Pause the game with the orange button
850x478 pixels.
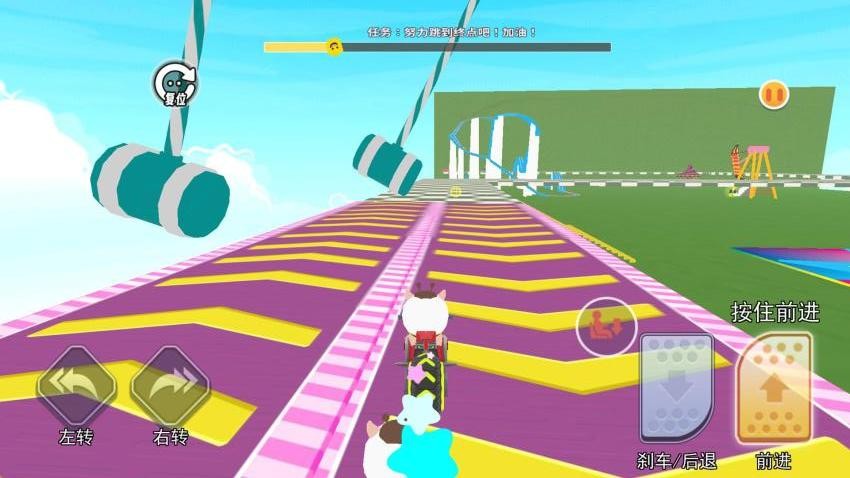tap(773, 95)
